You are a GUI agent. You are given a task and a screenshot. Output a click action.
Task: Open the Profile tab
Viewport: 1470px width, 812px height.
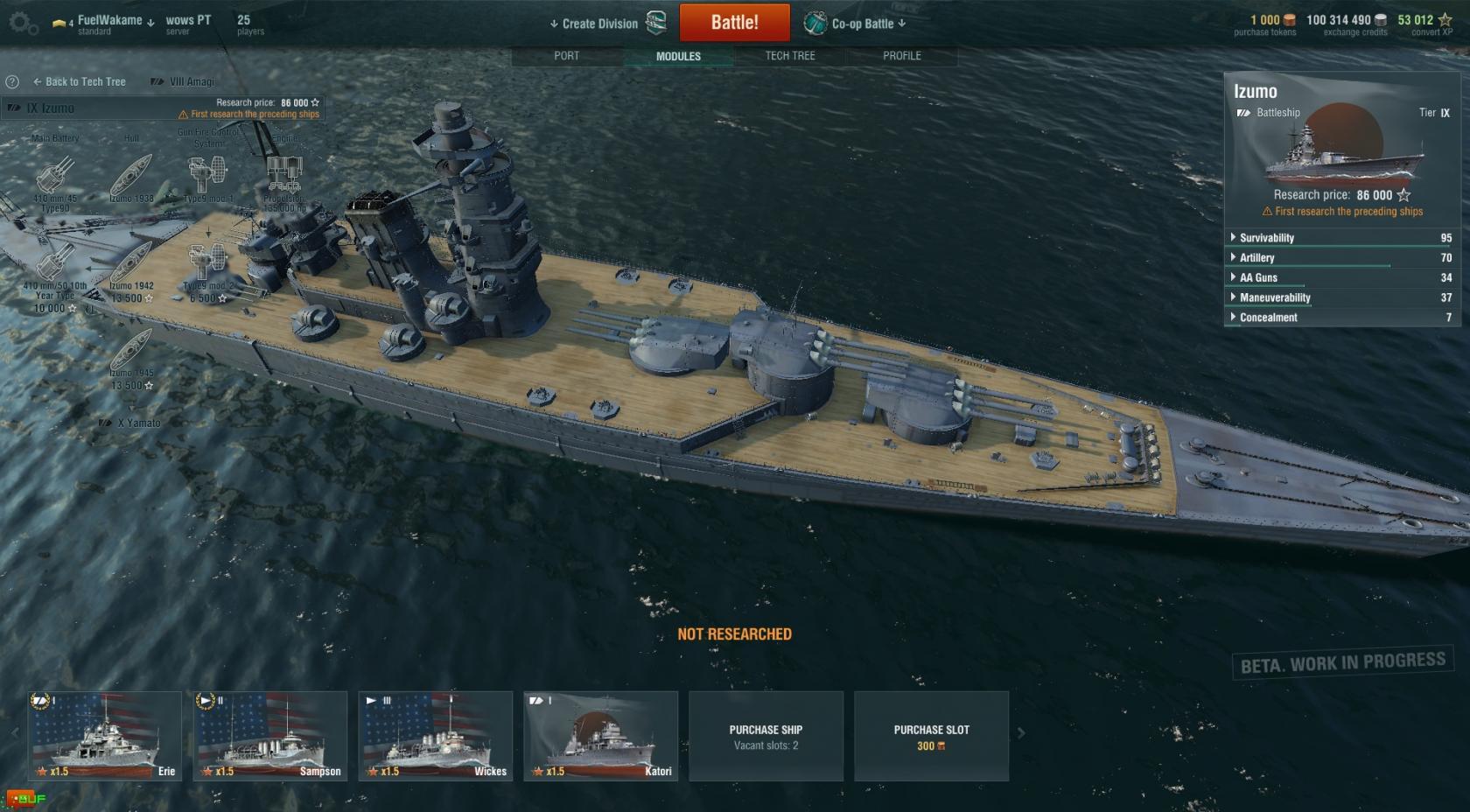[x=901, y=56]
